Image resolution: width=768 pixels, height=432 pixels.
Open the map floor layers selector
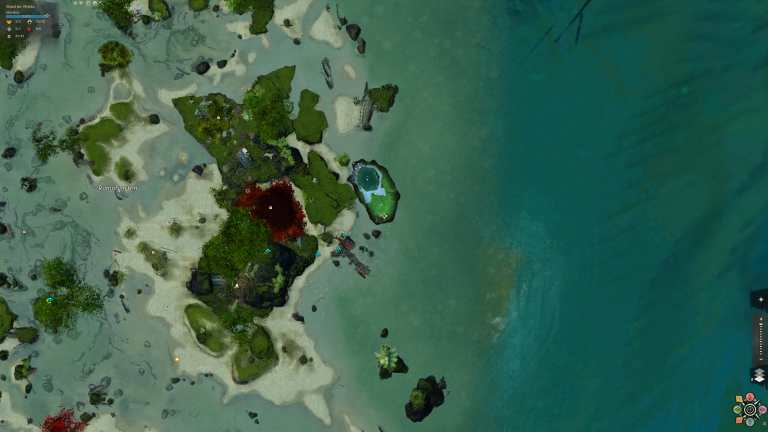point(759,375)
